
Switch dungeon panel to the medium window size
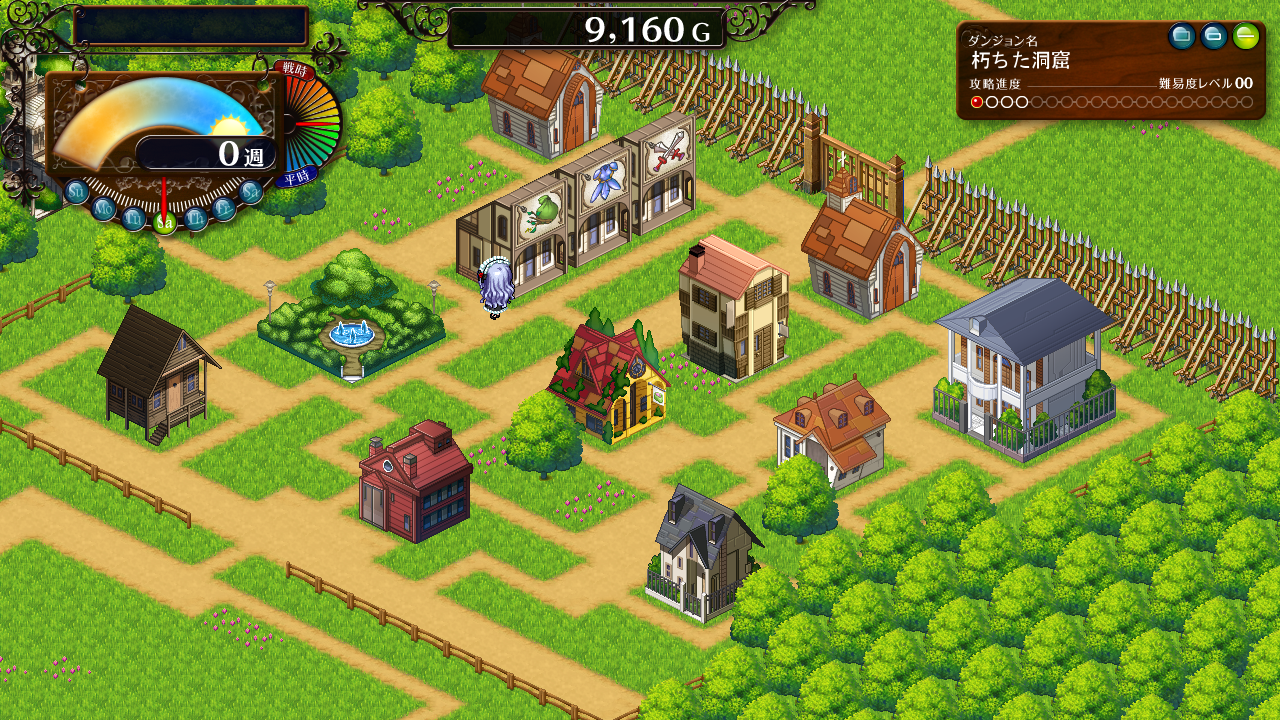1214,37
